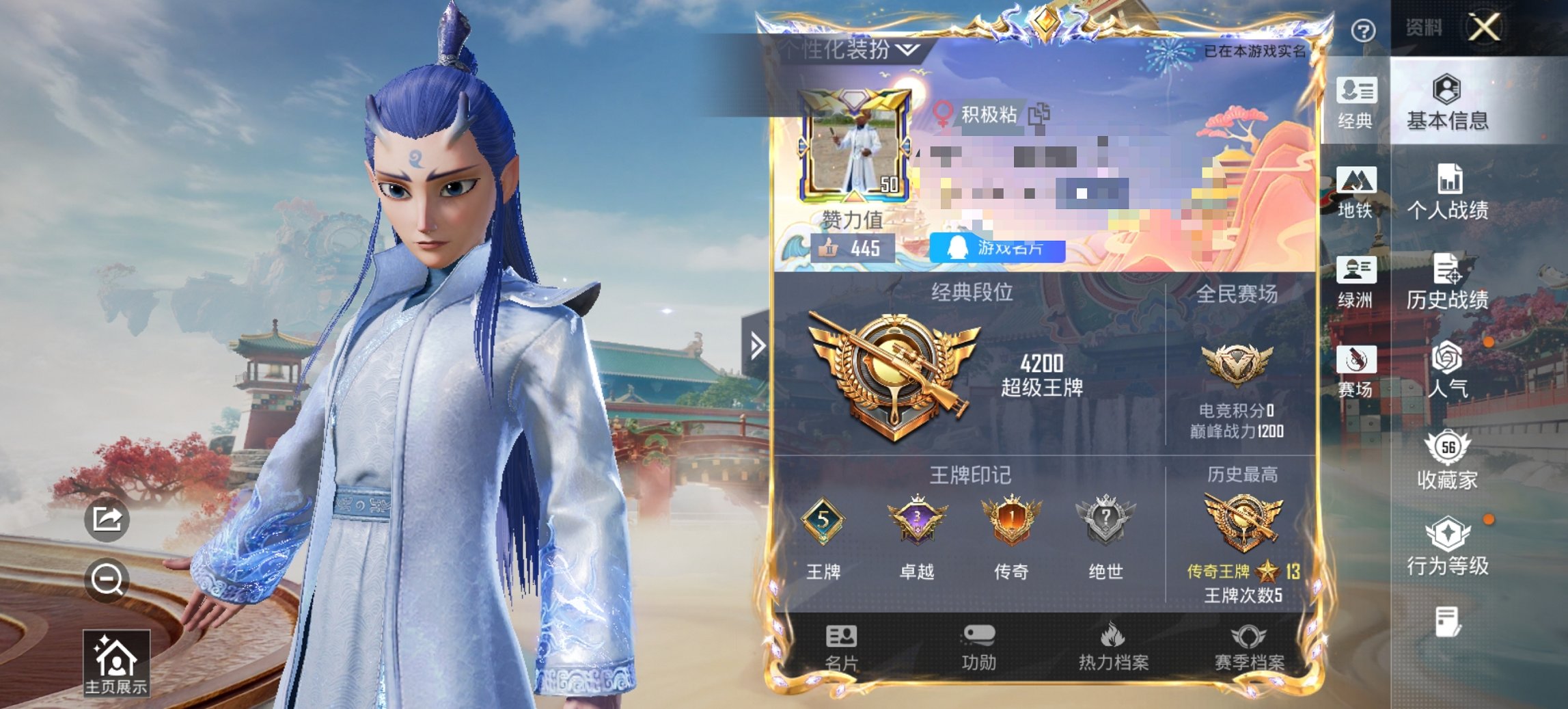1568x709 pixels.
Task: Click the share icon on the left
Action: tap(107, 520)
